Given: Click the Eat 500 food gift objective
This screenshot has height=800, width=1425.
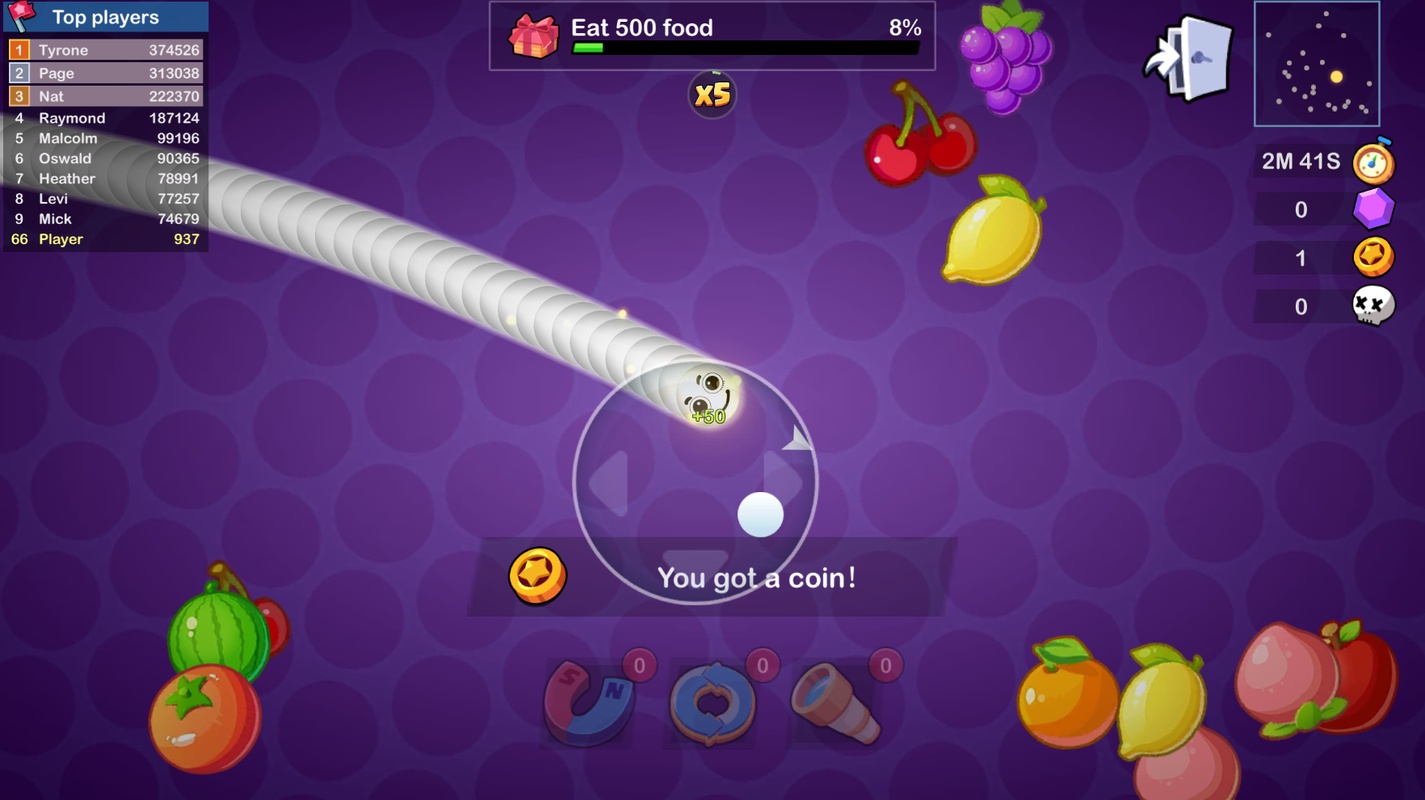Looking at the screenshot, I should (x=711, y=36).
